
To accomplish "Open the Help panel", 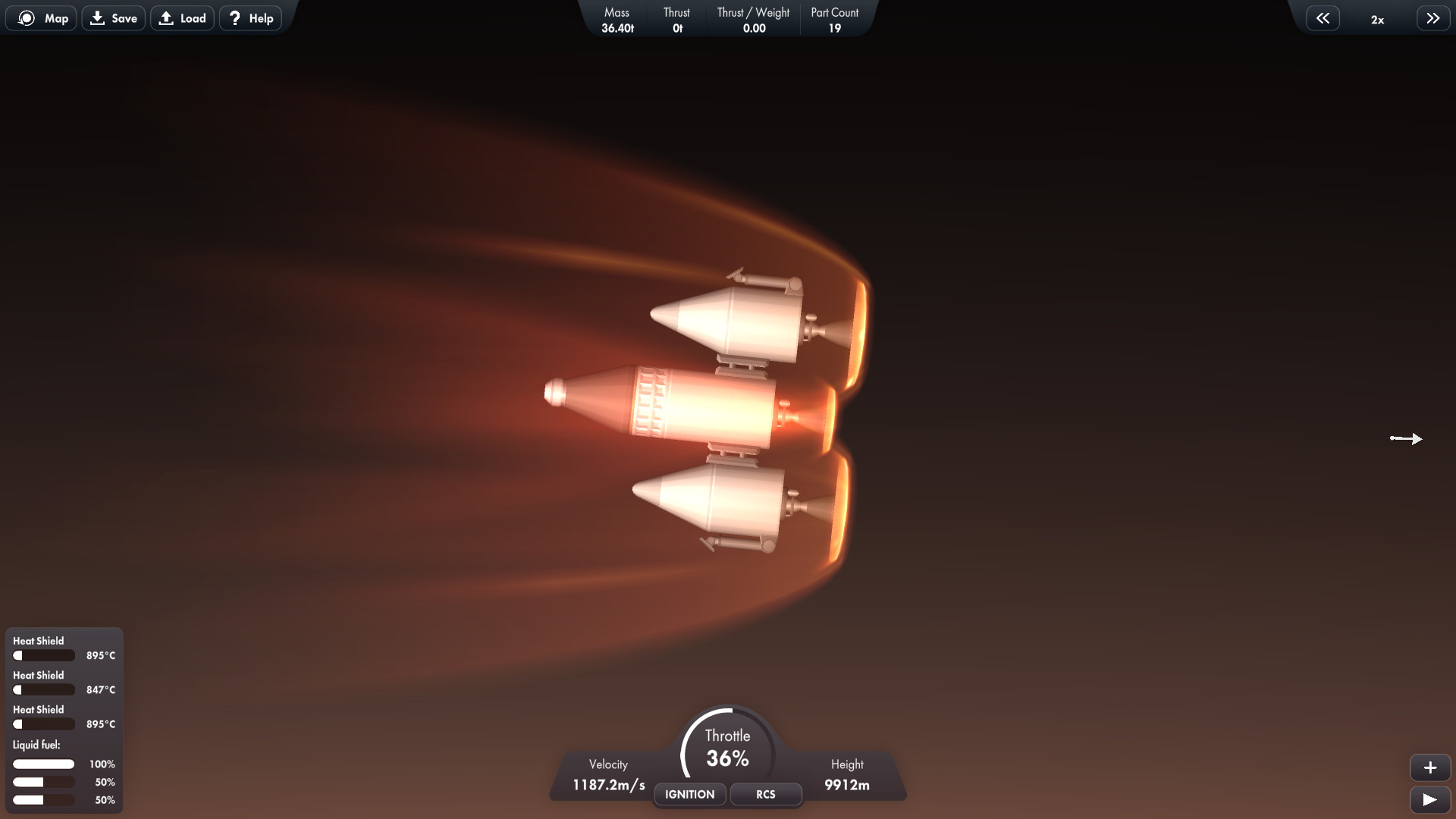I will pos(249,17).
